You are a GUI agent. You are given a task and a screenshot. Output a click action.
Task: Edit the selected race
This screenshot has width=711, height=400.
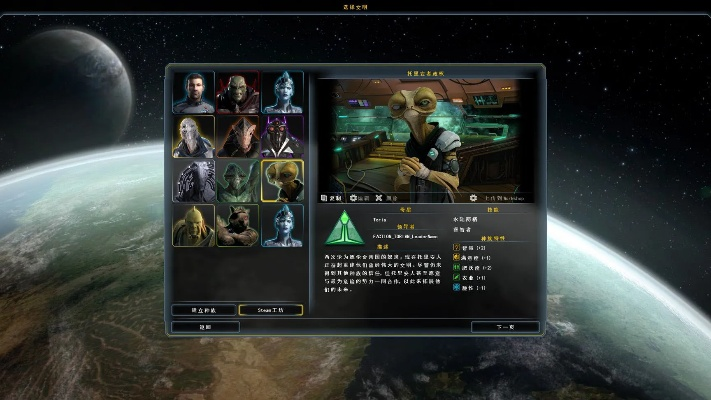coord(360,198)
